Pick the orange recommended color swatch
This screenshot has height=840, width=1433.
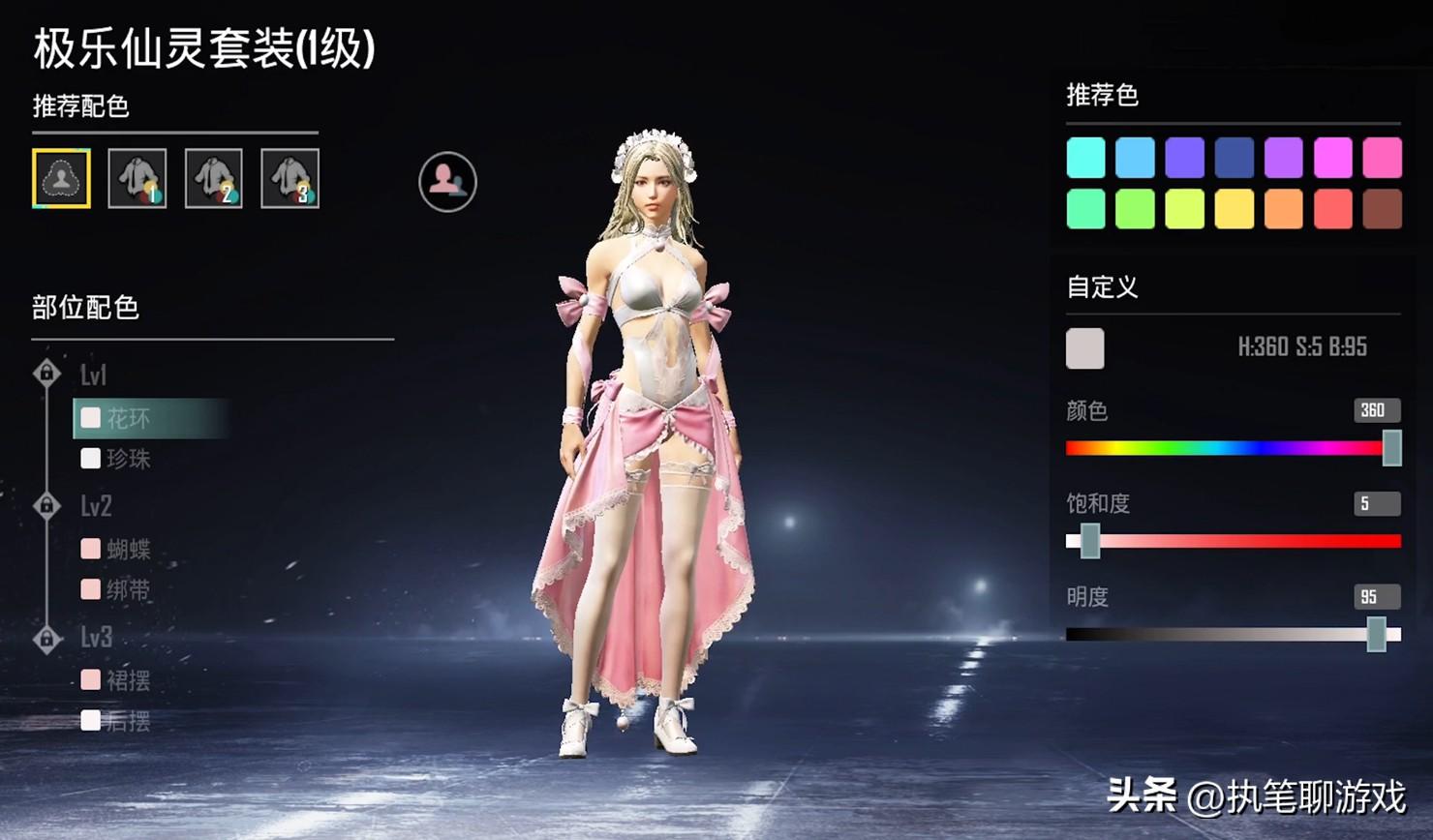coord(1283,209)
